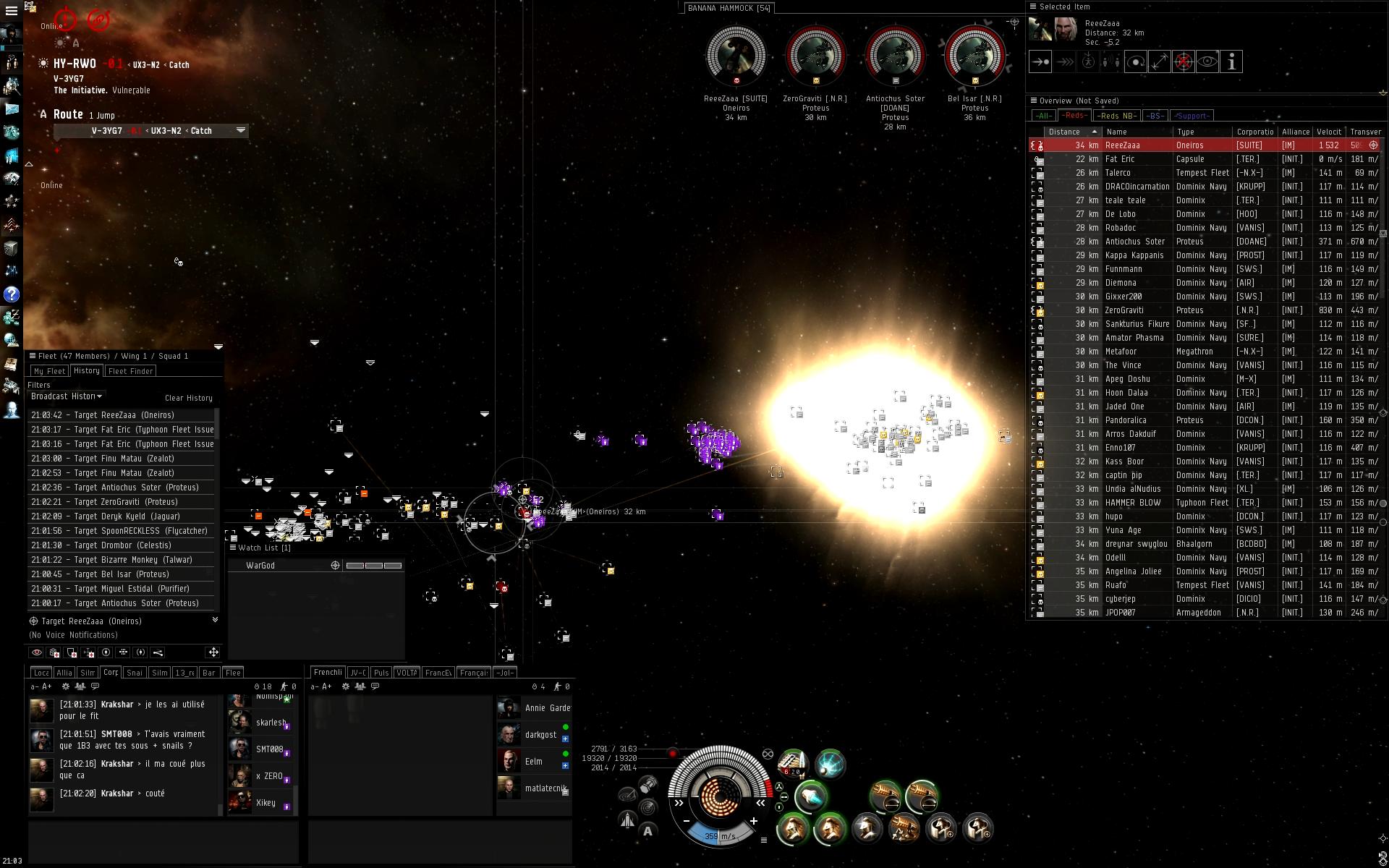Show info on the selected item
Screen dimensions: 1389x868
pyautogui.click(x=1231, y=62)
